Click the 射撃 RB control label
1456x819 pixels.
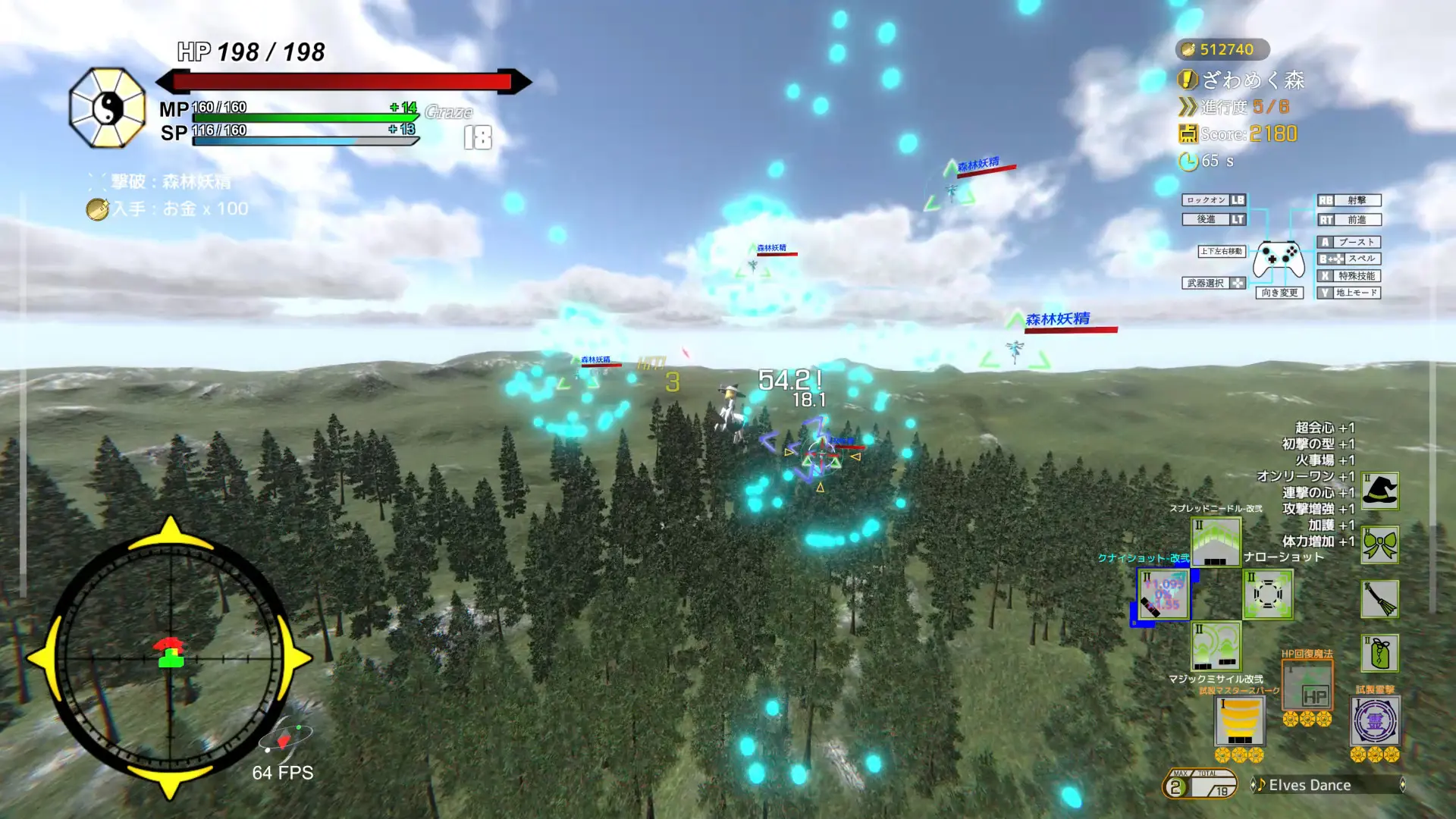(x=1349, y=200)
